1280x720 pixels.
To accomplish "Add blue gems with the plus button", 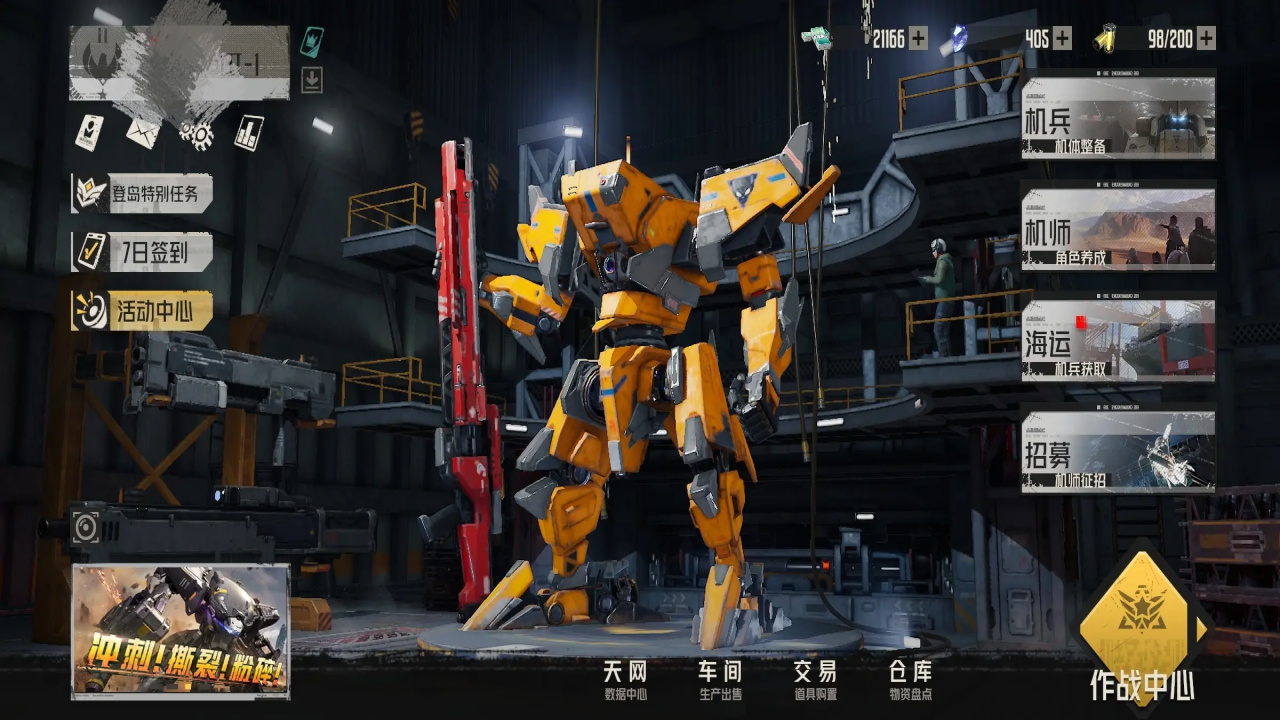I will tap(1062, 39).
